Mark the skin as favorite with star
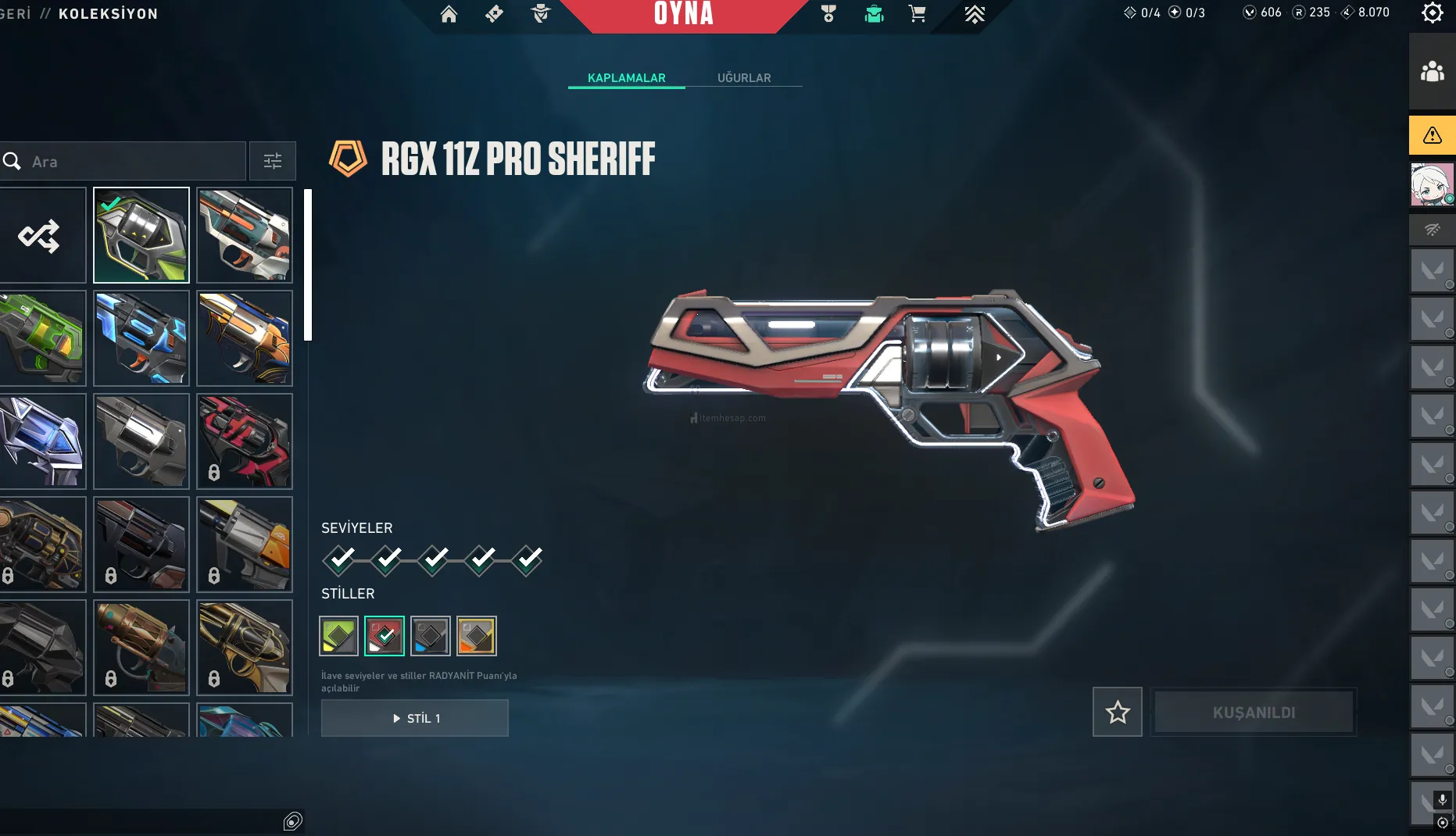The height and width of the screenshot is (836, 1456). [x=1118, y=712]
